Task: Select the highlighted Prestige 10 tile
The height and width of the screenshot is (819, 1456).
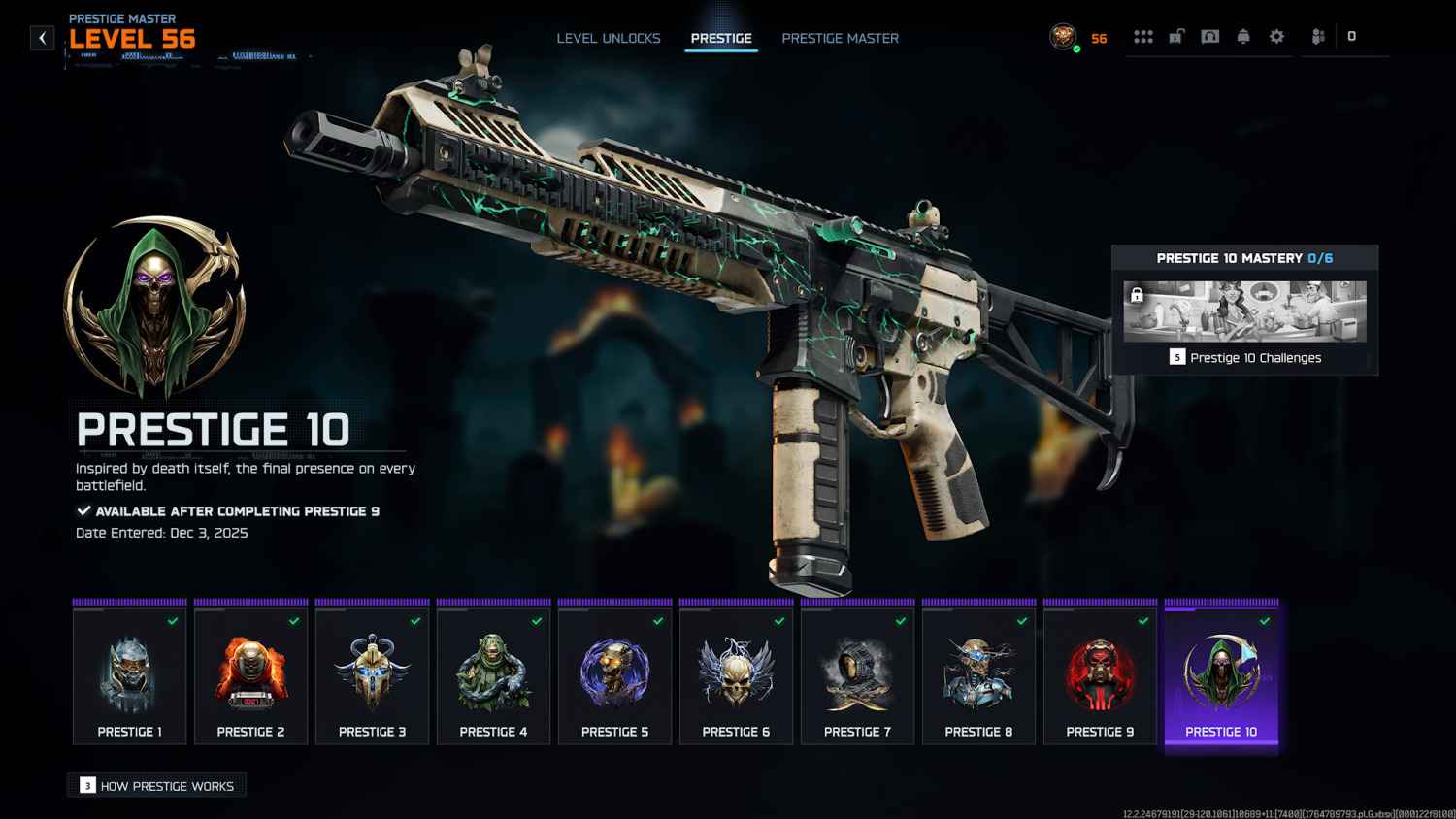Action: pos(1222,675)
